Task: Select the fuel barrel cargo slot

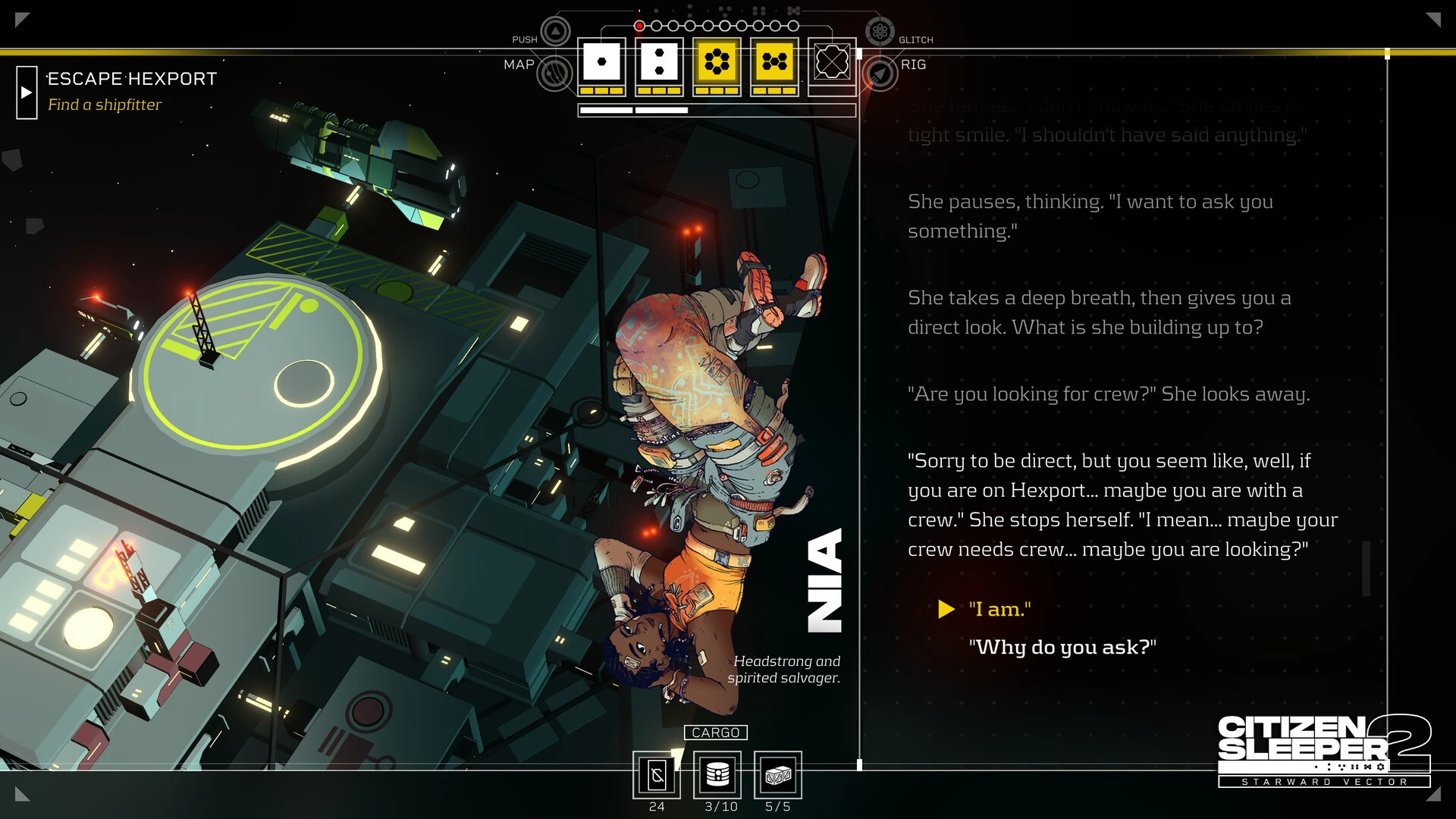Action: click(x=717, y=775)
